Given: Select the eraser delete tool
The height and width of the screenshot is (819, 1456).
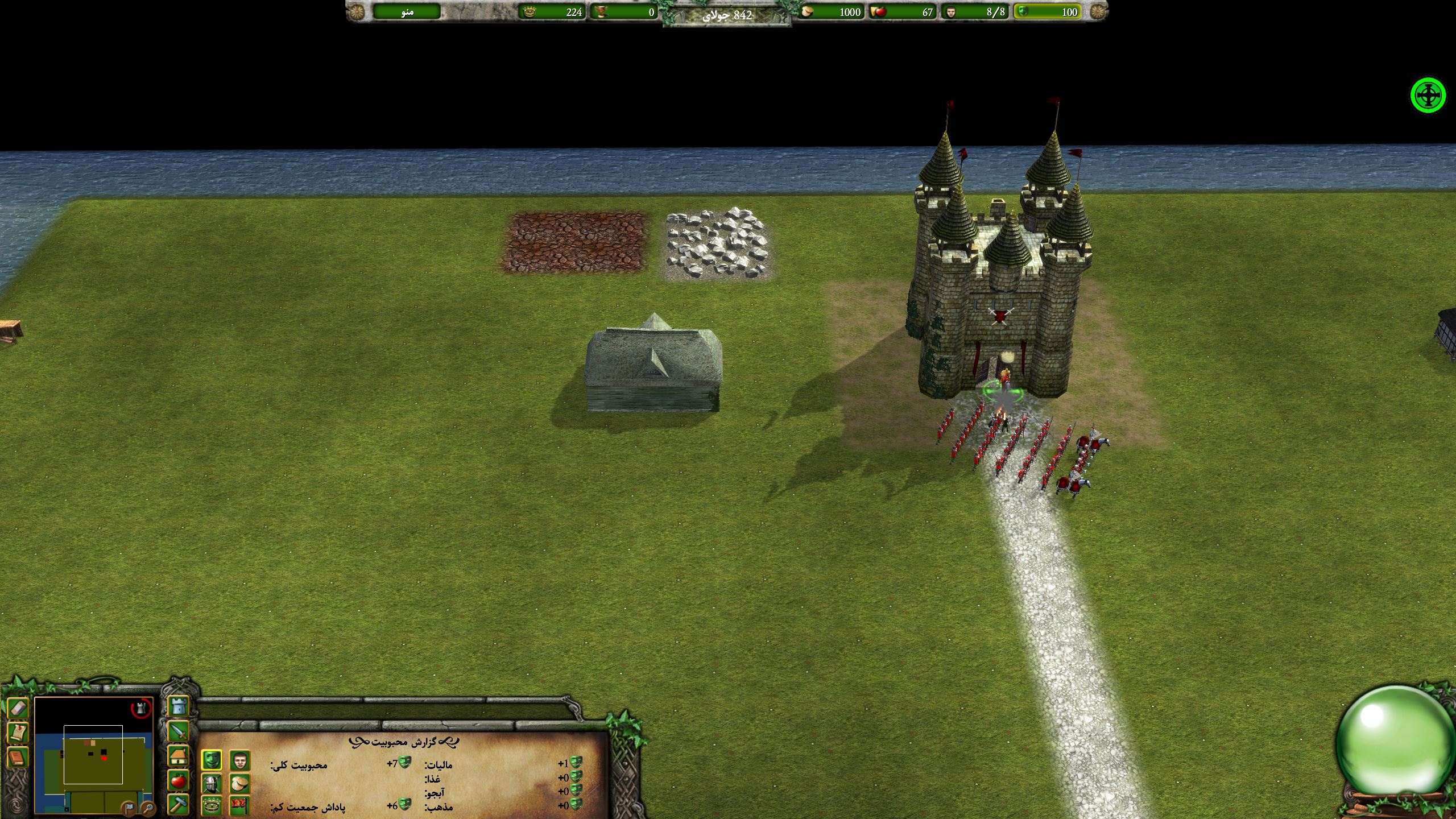Looking at the screenshot, I should click(x=18, y=709).
